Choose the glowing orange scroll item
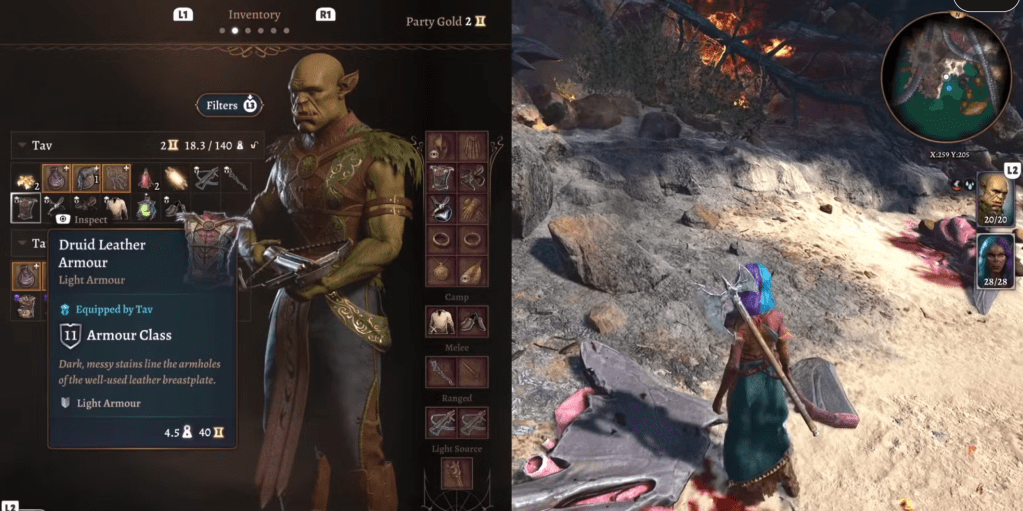Viewport: 1023px width, 511px height. 177,179
